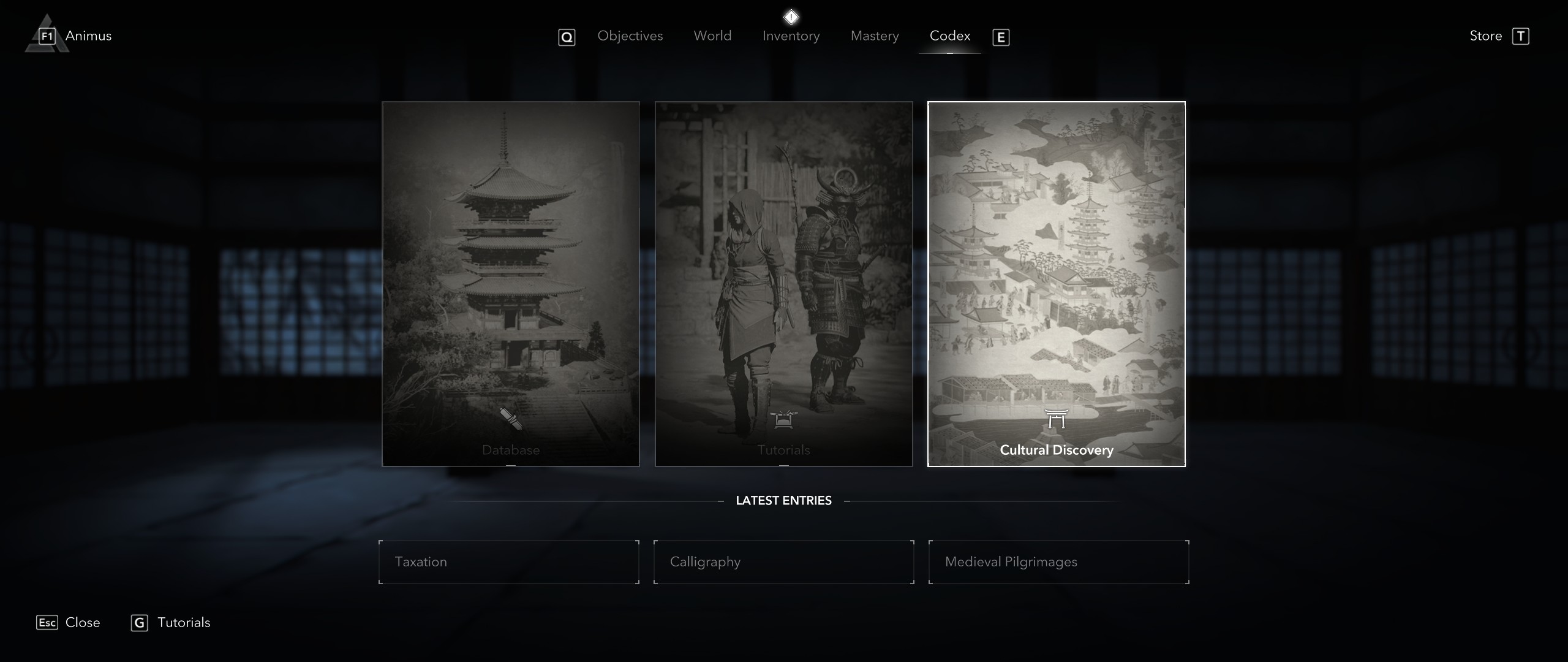Open the World tab

point(712,36)
